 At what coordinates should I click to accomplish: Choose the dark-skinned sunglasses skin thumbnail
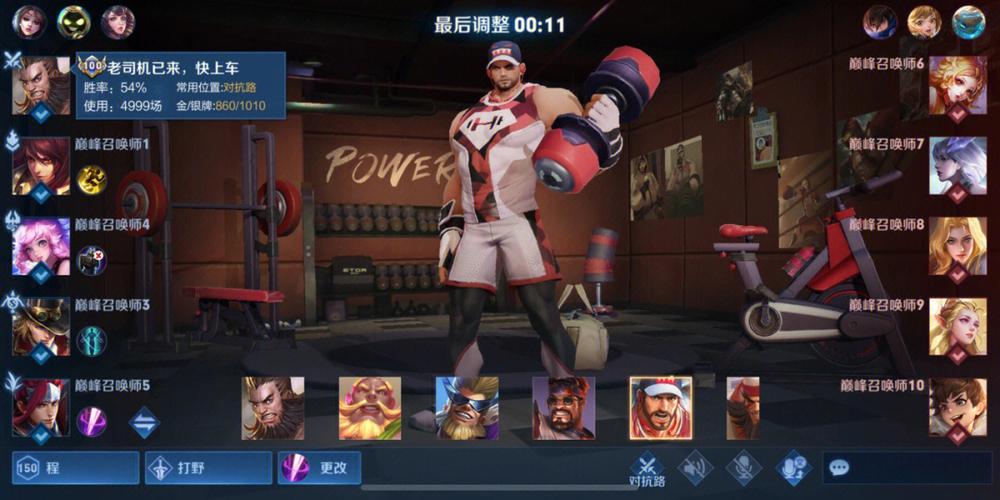point(564,408)
